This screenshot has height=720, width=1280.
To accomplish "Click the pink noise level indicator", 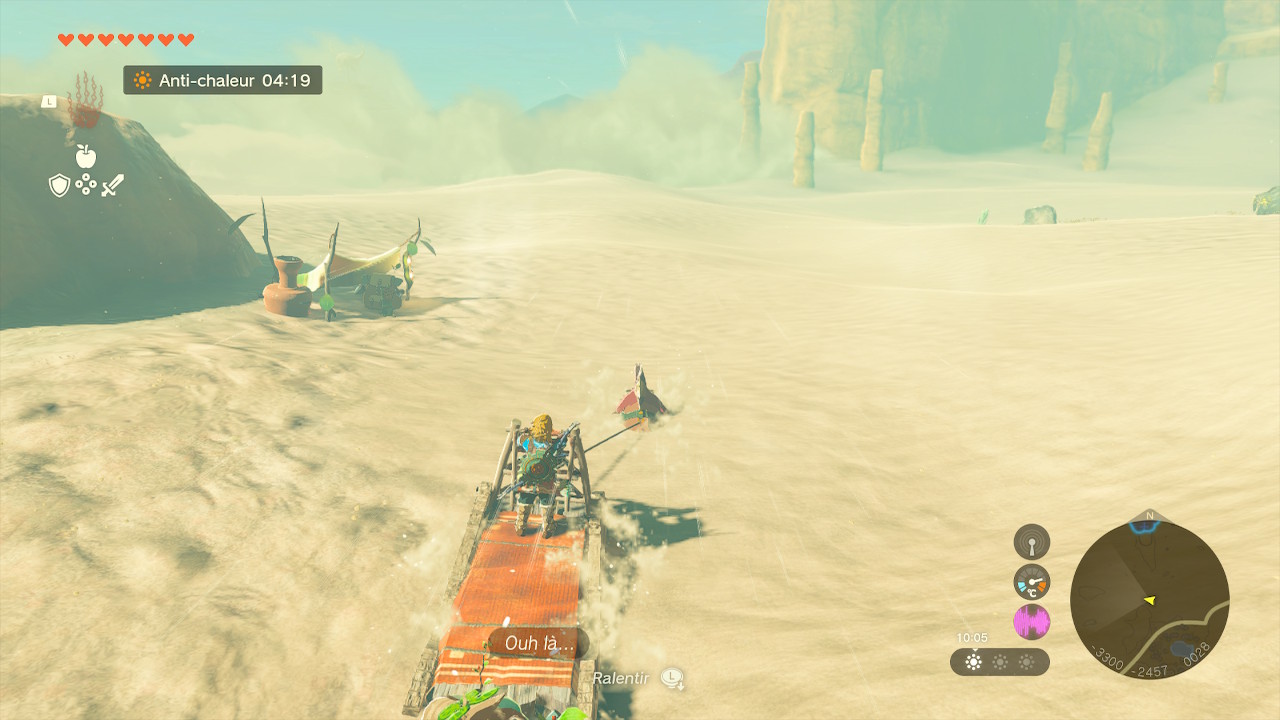I will (x=1031, y=622).
